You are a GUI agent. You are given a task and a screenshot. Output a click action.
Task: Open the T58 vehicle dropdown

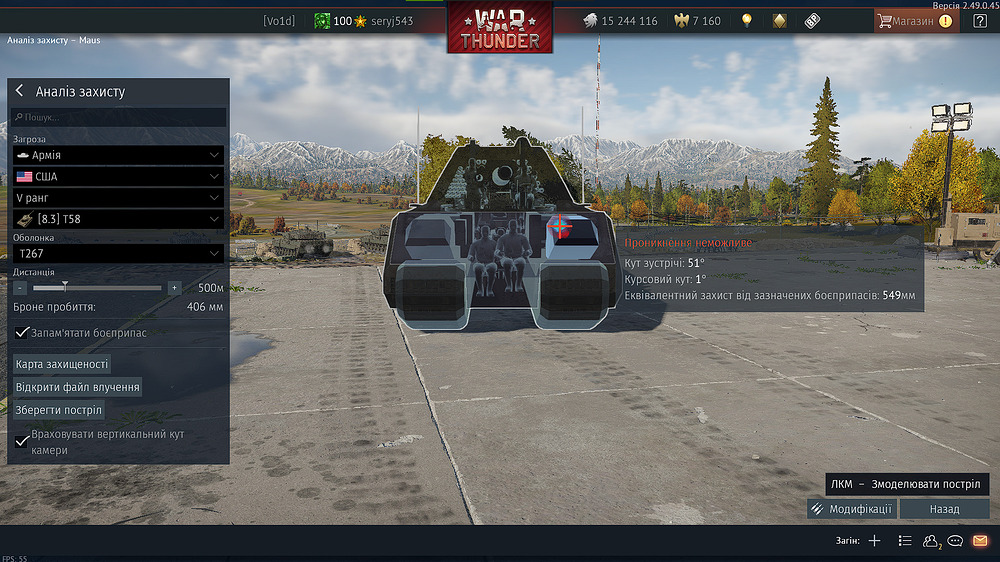pos(118,219)
